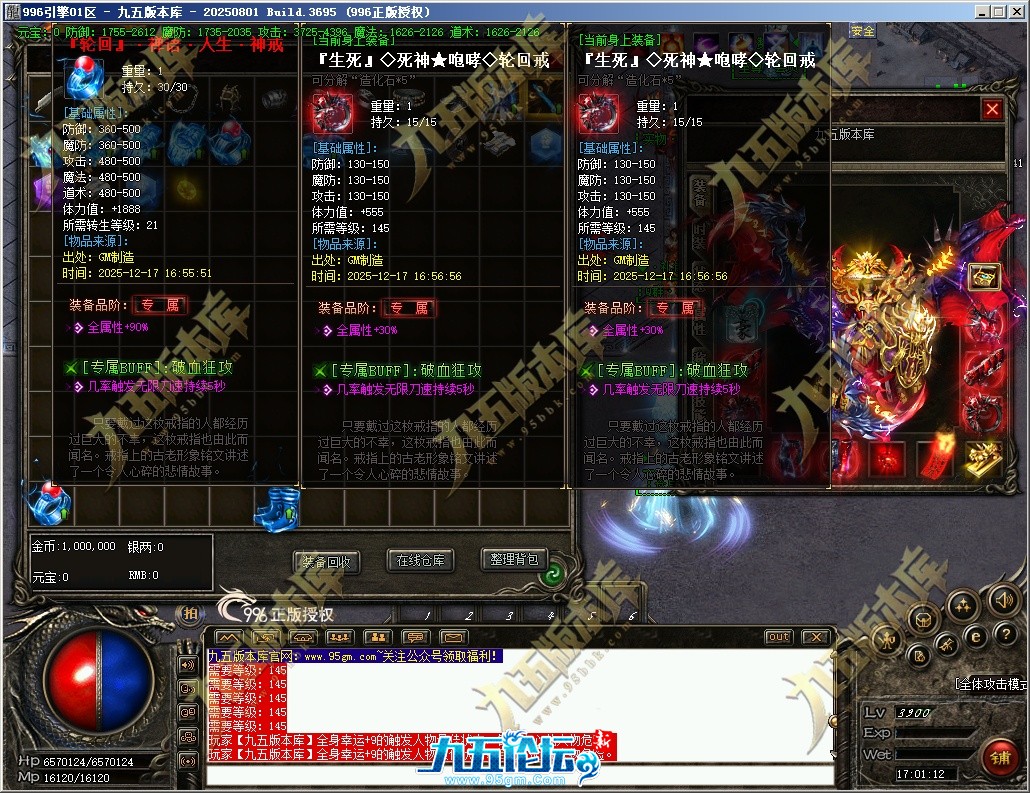Open the 铺 shop button
The image size is (1030, 793).
pyautogui.click(x=999, y=754)
